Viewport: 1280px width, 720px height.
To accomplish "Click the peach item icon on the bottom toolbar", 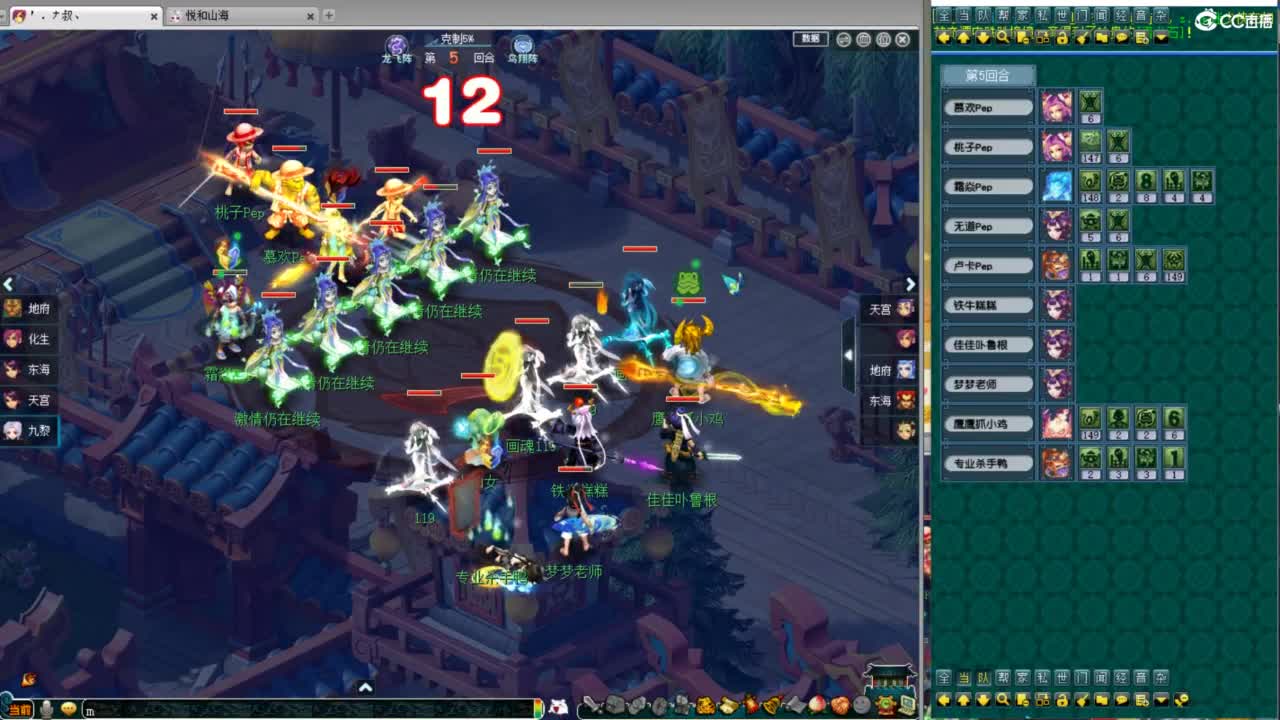I will pyautogui.click(x=816, y=704).
